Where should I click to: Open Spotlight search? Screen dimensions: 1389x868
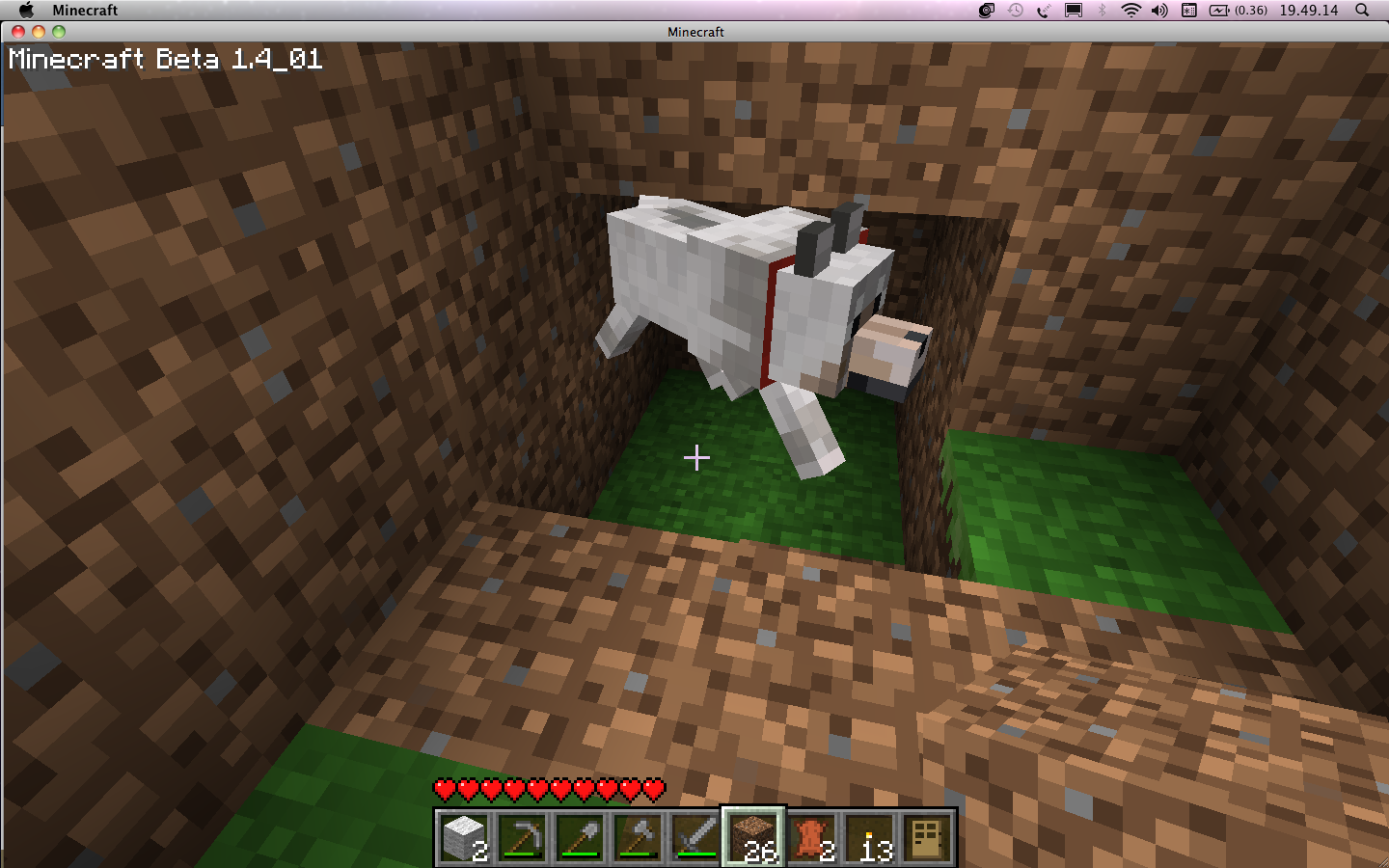click(x=1362, y=11)
